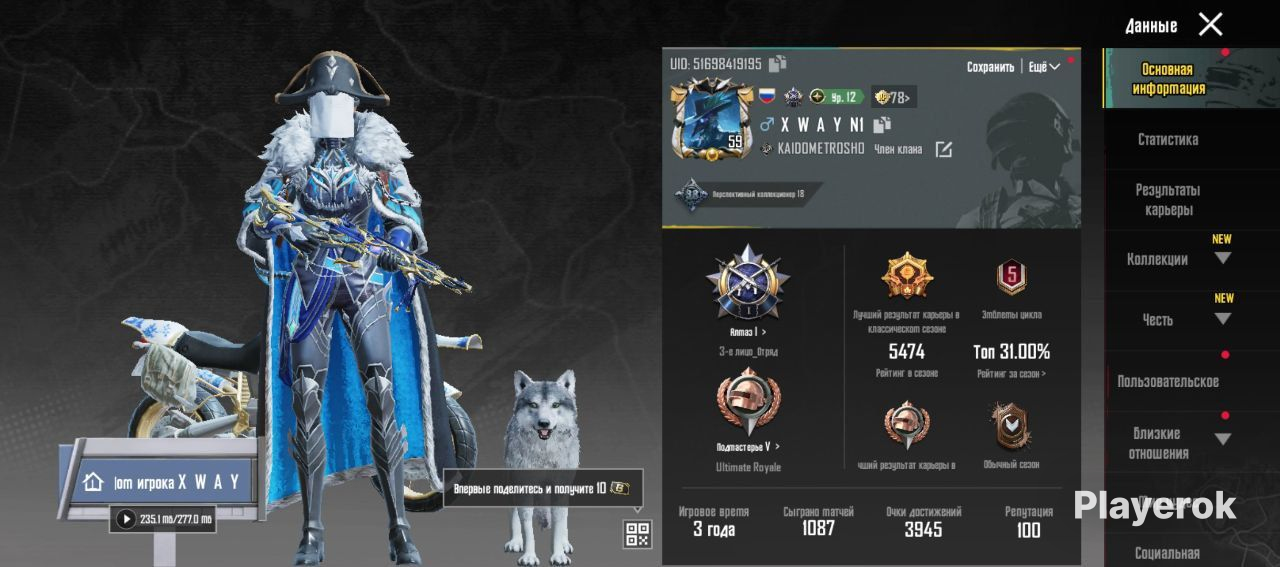Open the Статистика tab
This screenshot has height=567, width=1280.
(1167, 140)
